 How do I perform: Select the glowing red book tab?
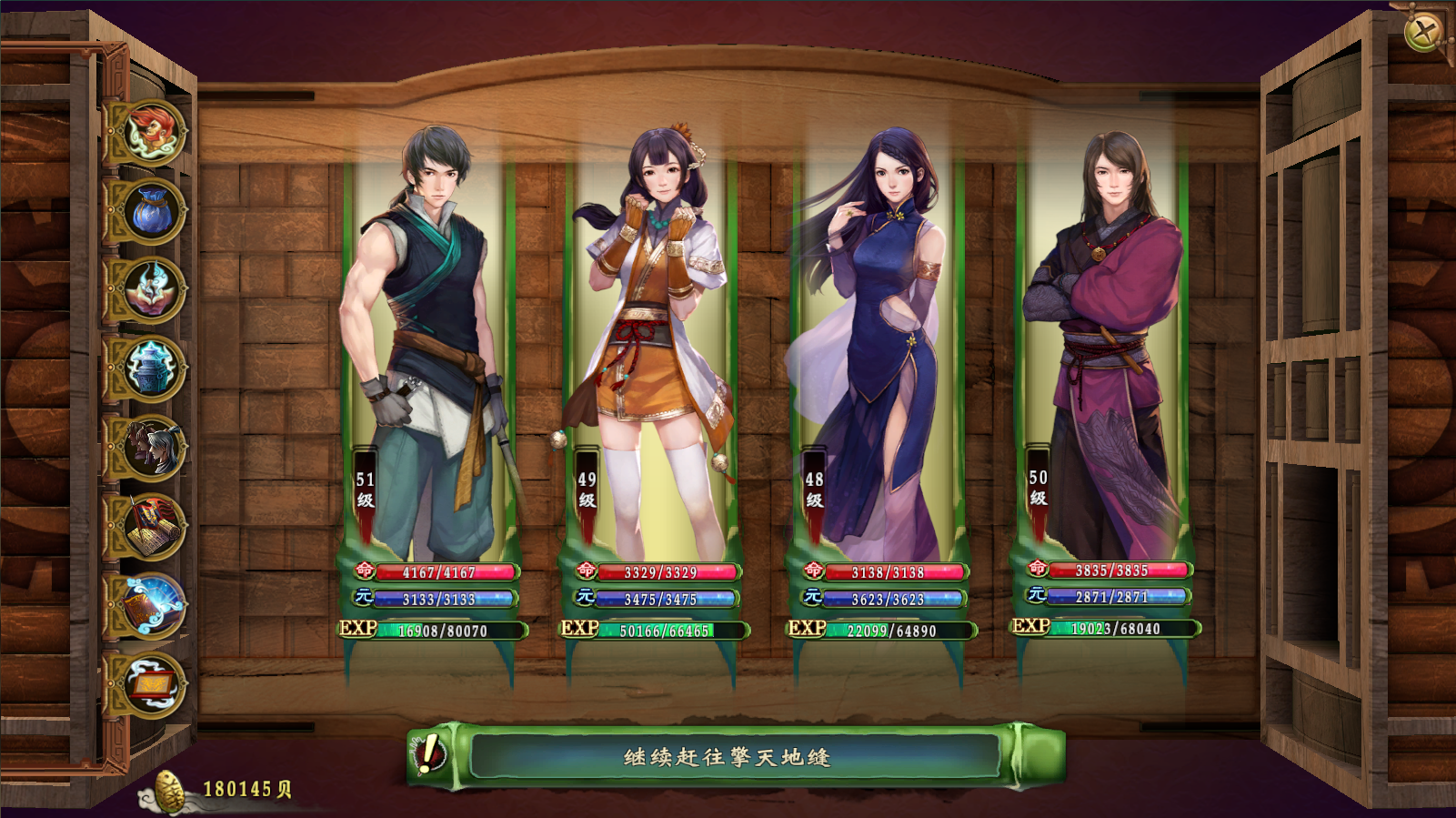pyautogui.click(x=151, y=605)
